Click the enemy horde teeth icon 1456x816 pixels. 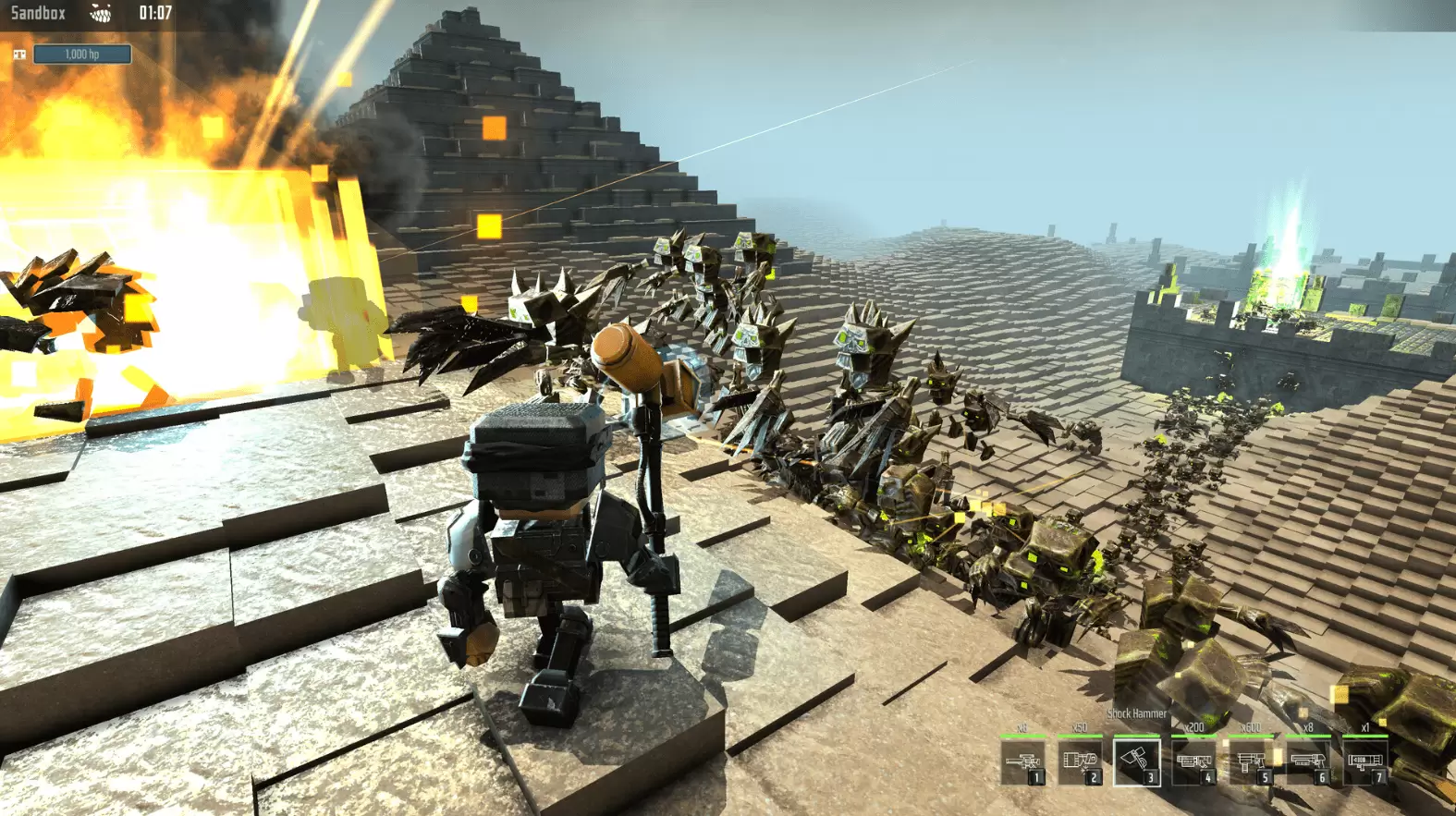[102, 14]
